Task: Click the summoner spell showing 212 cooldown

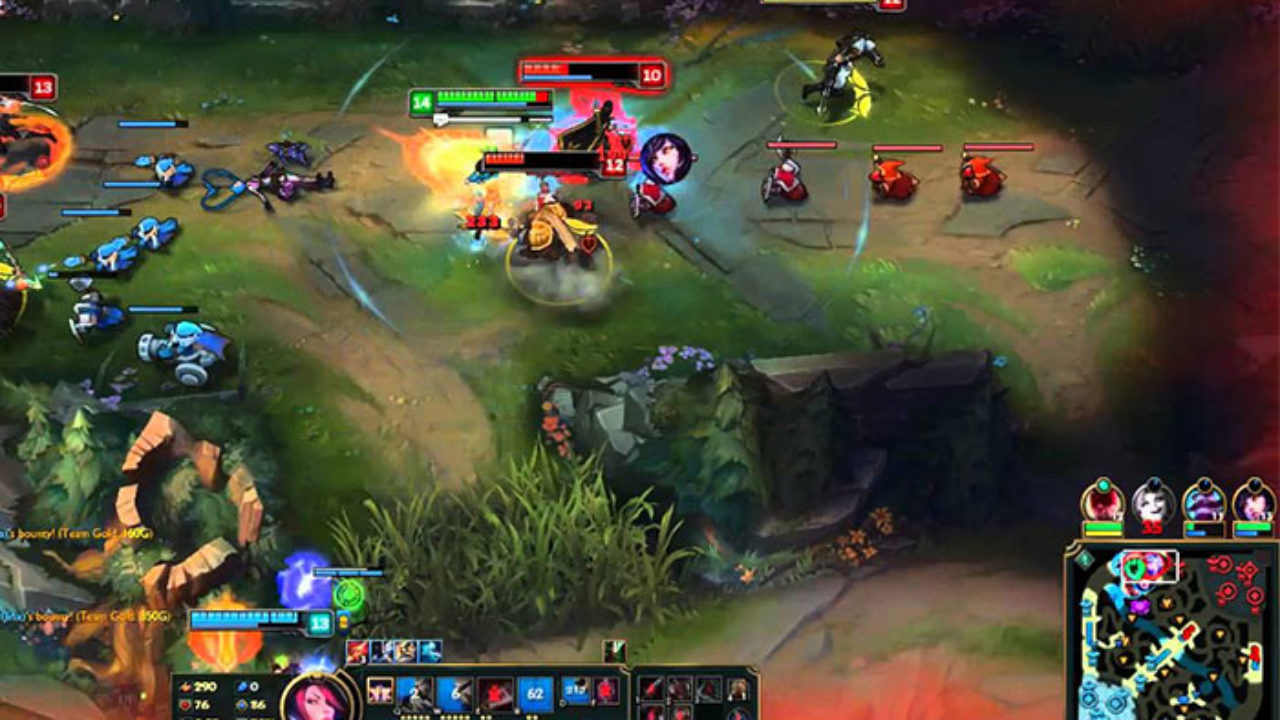Action: [x=577, y=690]
